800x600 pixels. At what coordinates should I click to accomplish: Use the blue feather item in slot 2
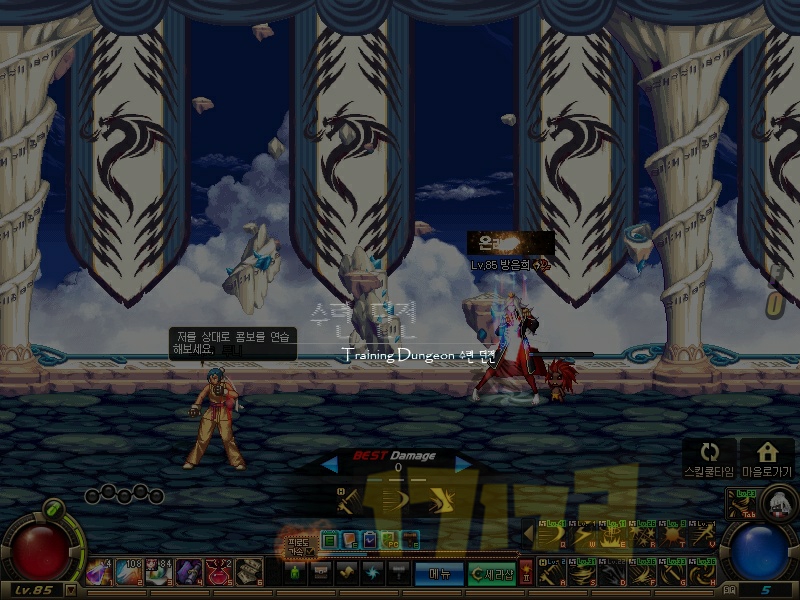(129, 571)
